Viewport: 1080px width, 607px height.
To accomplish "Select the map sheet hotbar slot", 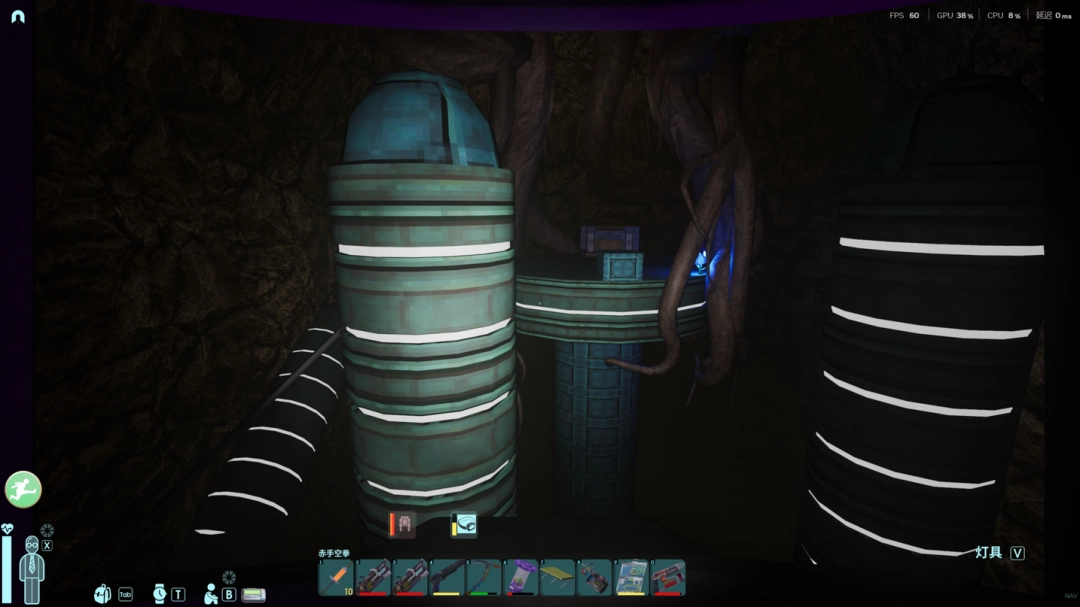I will tap(631, 578).
